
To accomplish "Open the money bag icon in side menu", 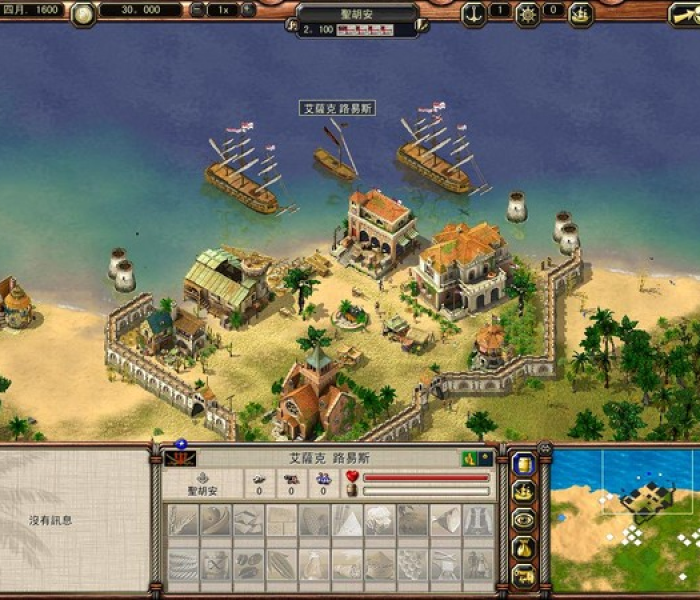I will pyautogui.click(x=523, y=548).
